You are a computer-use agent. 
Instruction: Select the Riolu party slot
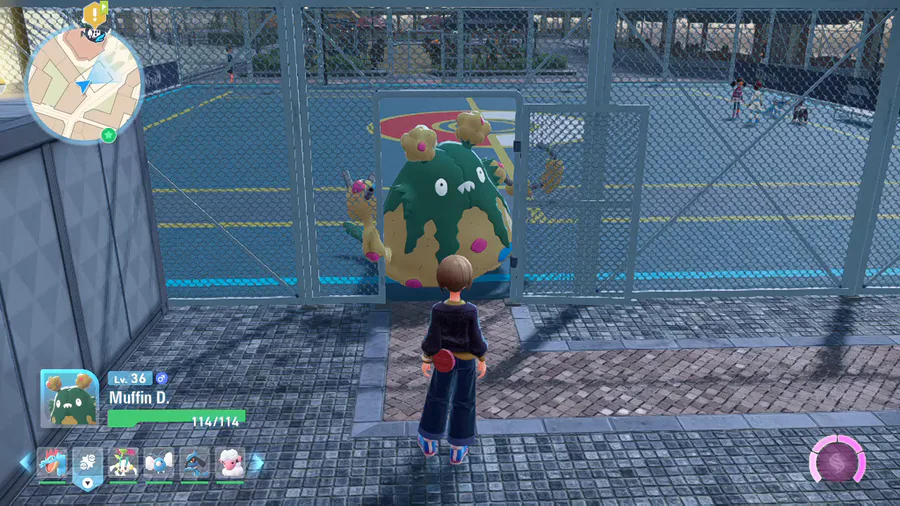pyautogui.click(x=196, y=463)
